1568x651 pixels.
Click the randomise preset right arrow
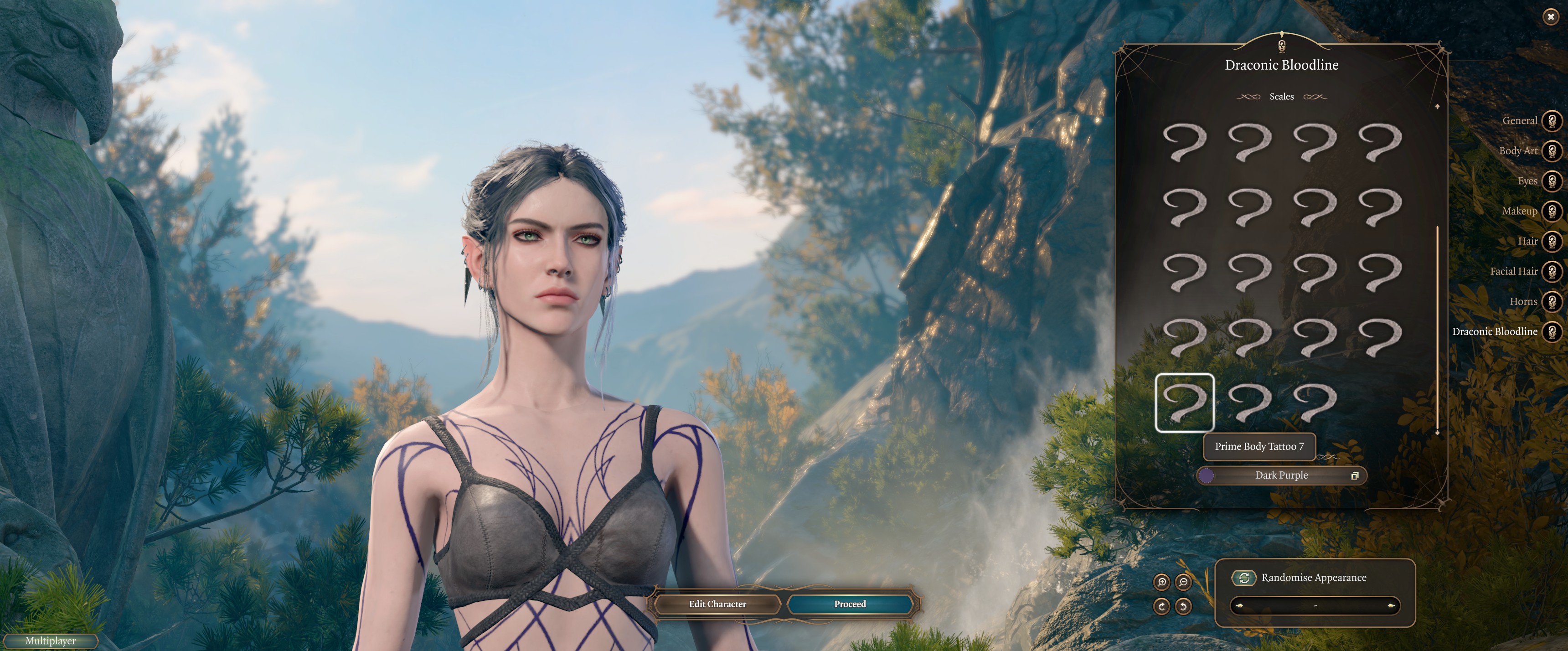point(1391,606)
